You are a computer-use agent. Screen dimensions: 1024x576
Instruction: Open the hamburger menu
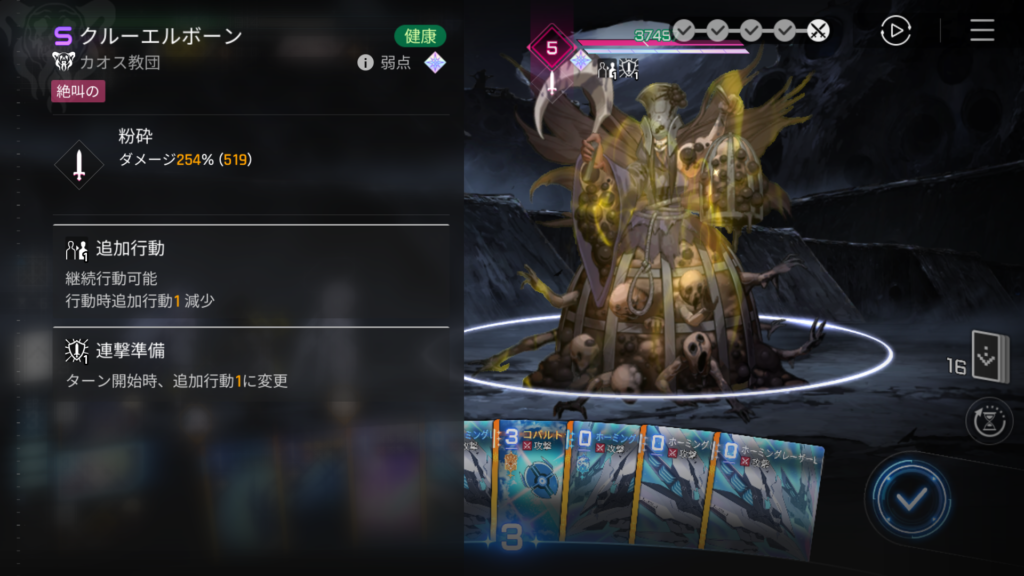tap(982, 31)
